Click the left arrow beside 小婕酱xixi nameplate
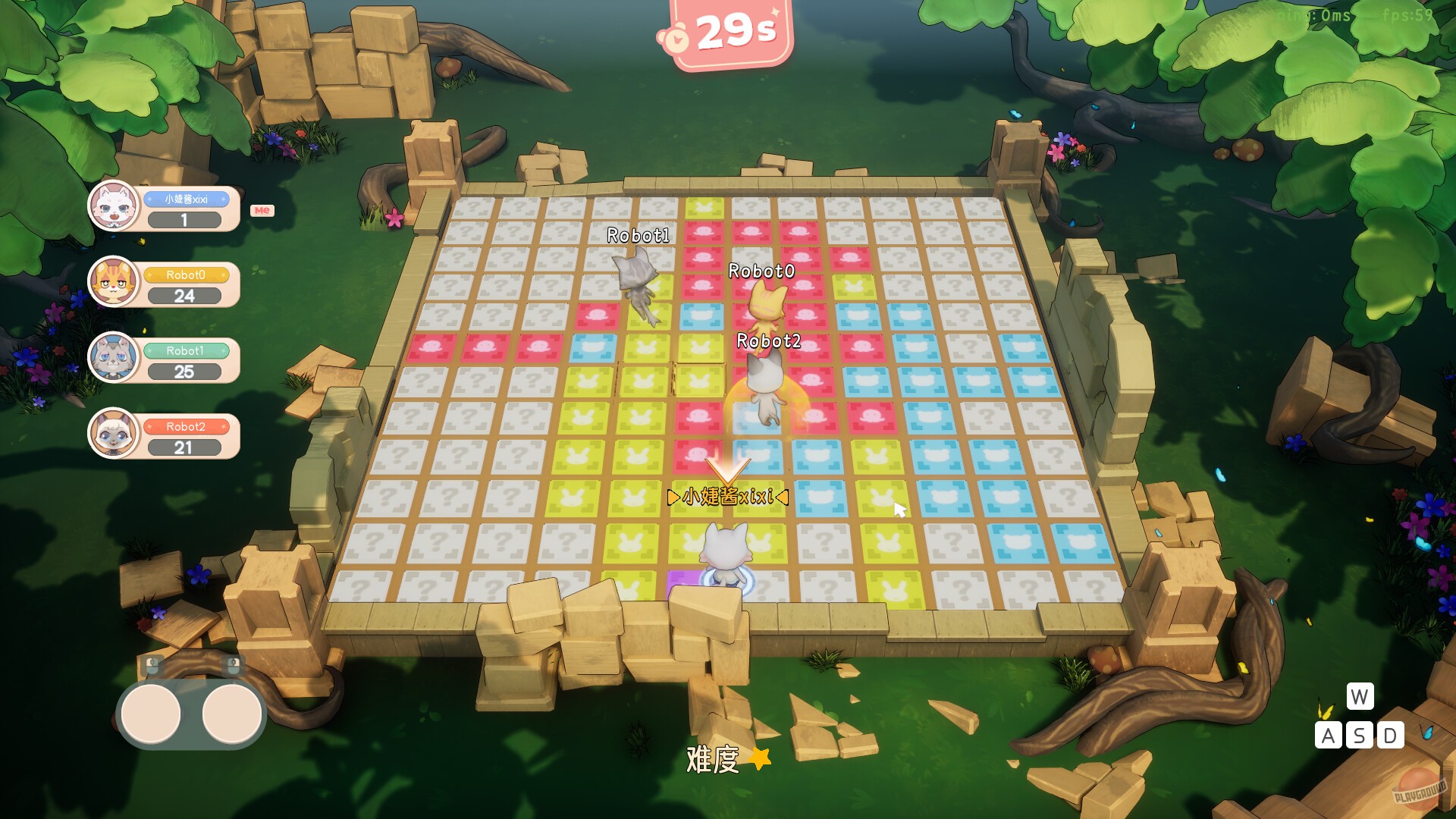 click(672, 498)
